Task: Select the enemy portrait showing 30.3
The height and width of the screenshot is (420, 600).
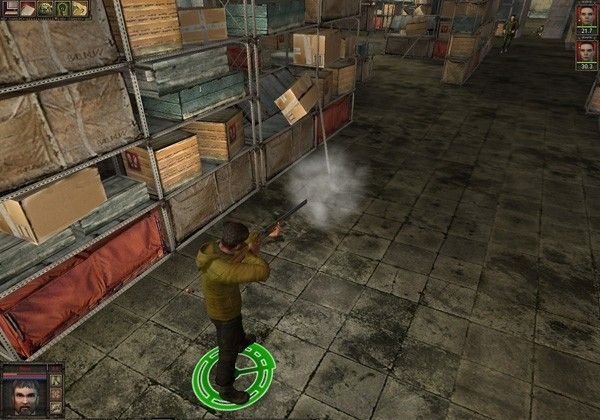Action: [586, 51]
